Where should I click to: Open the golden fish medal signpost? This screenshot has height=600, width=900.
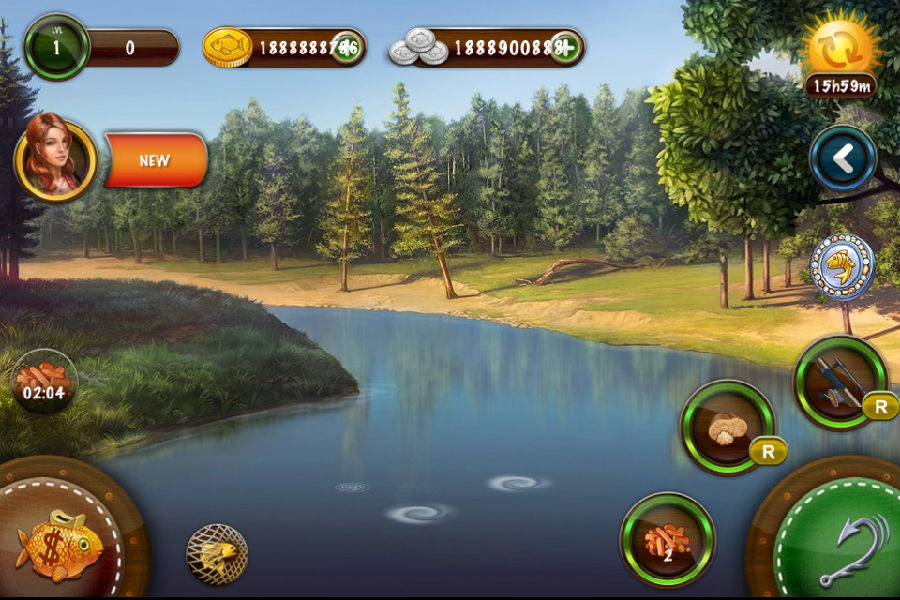pos(842,267)
